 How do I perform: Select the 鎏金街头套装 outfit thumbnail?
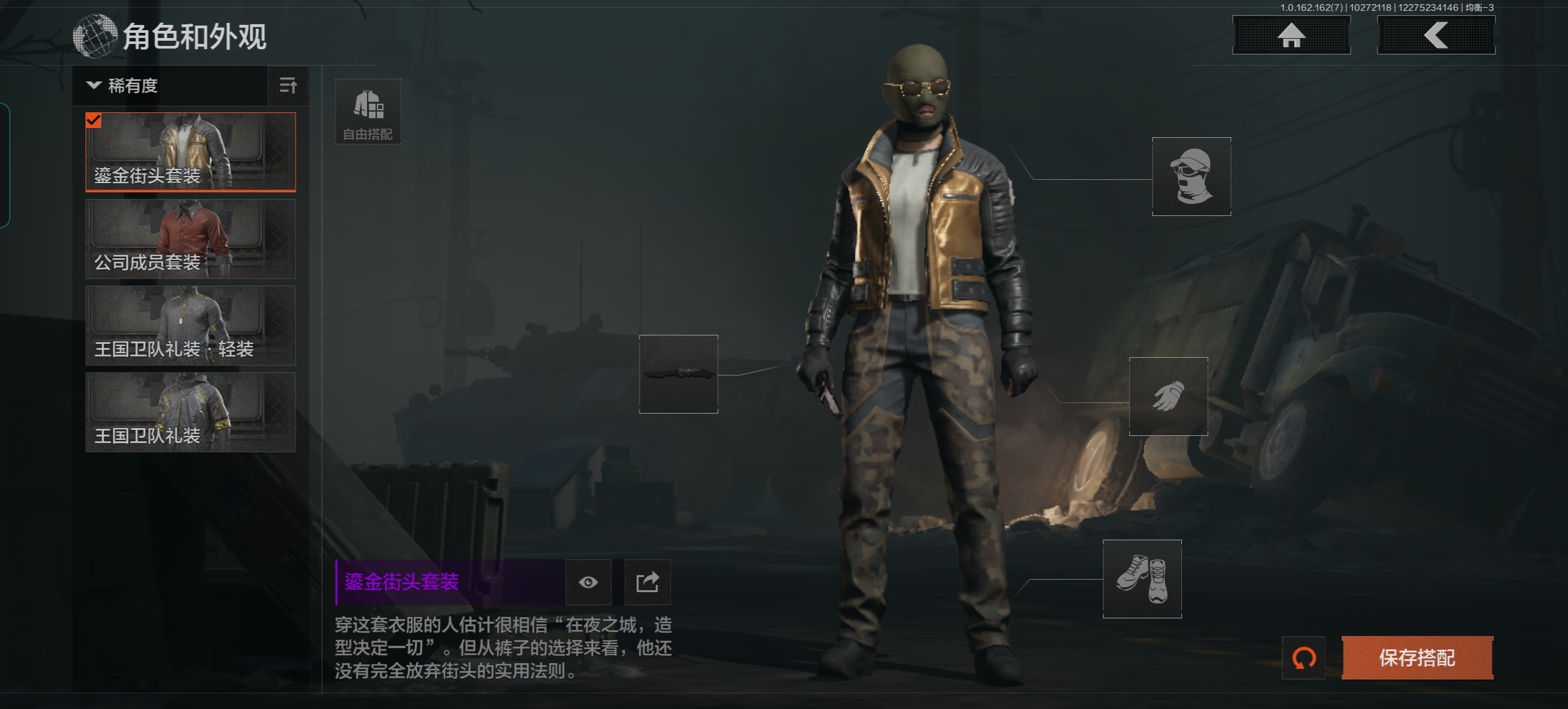[x=190, y=152]
